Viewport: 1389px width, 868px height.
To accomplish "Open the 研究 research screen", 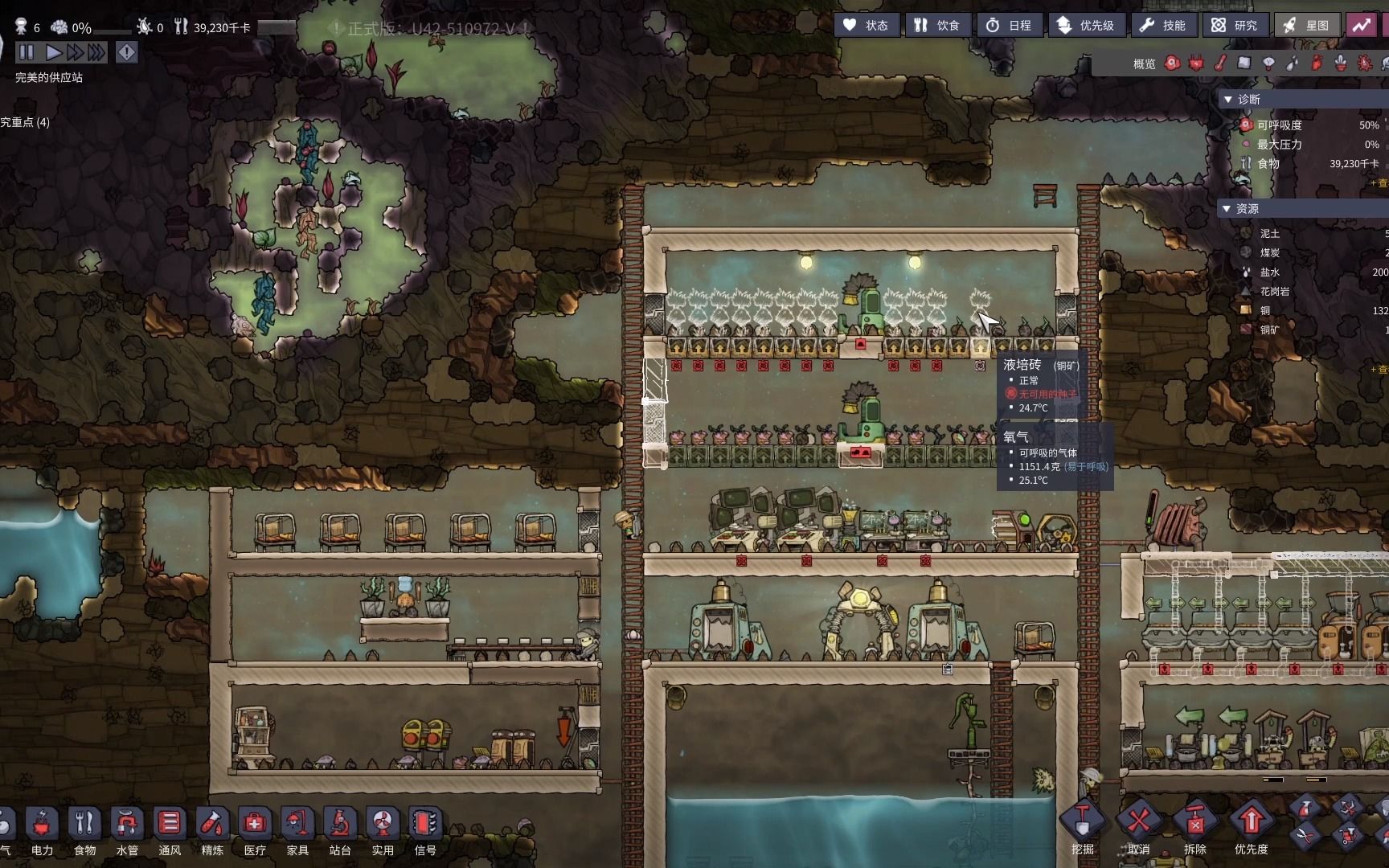I will pyautogui.click(x=1235, y=26).
